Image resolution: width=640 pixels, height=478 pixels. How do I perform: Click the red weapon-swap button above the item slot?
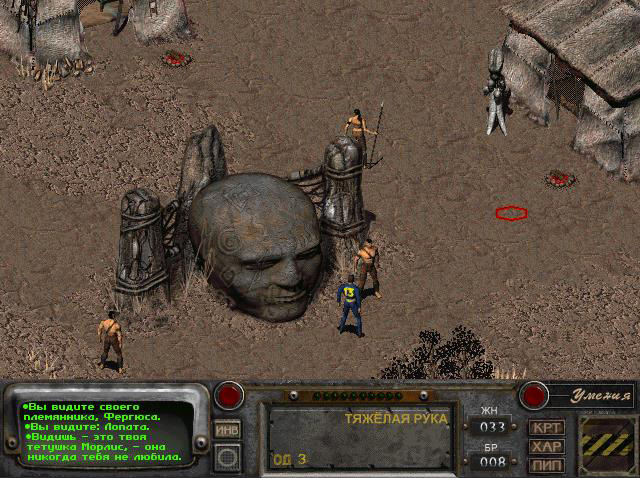tap(230, 394)
